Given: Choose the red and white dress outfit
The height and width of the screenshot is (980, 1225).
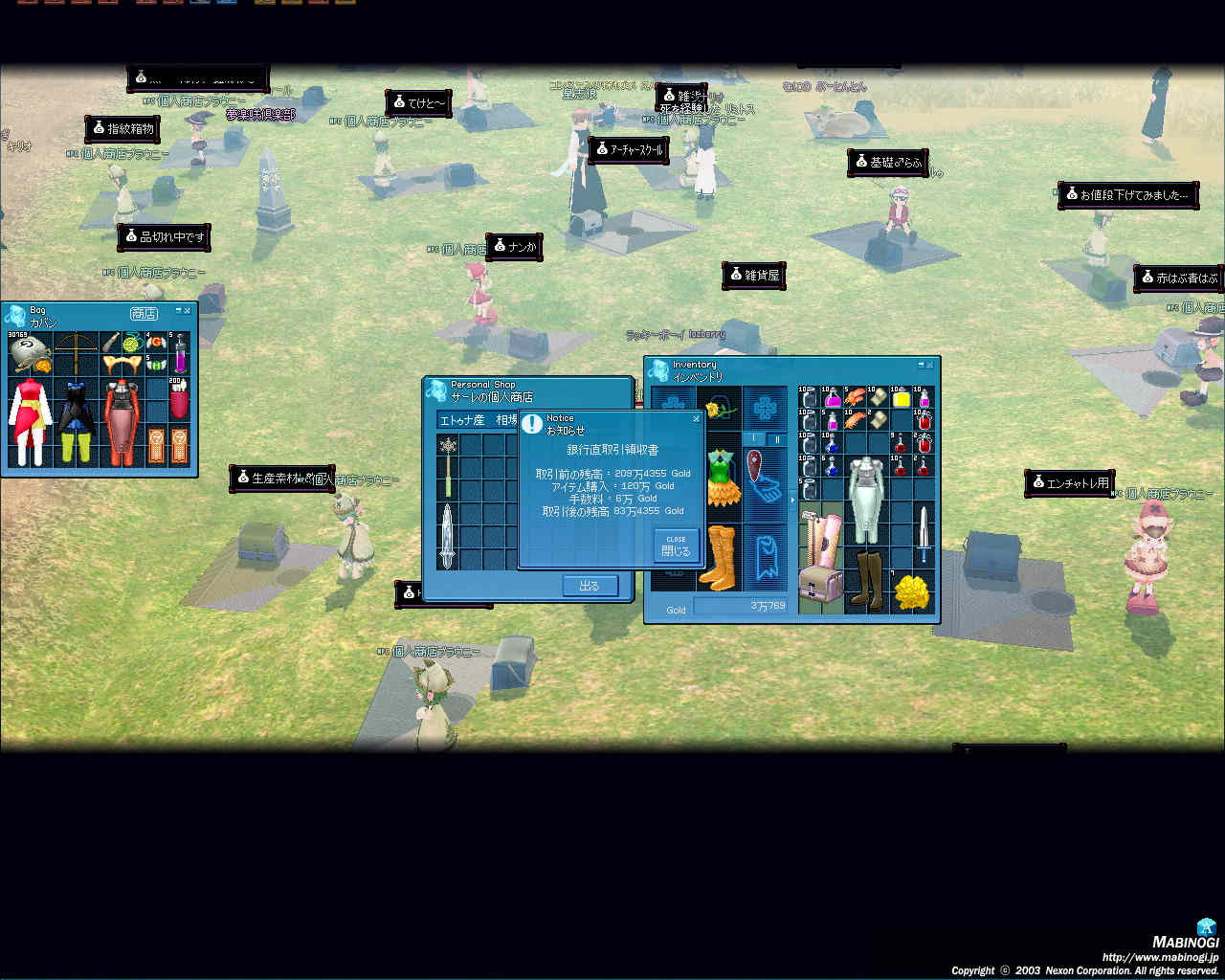Looking at the screenshot, I should (30, 421).
